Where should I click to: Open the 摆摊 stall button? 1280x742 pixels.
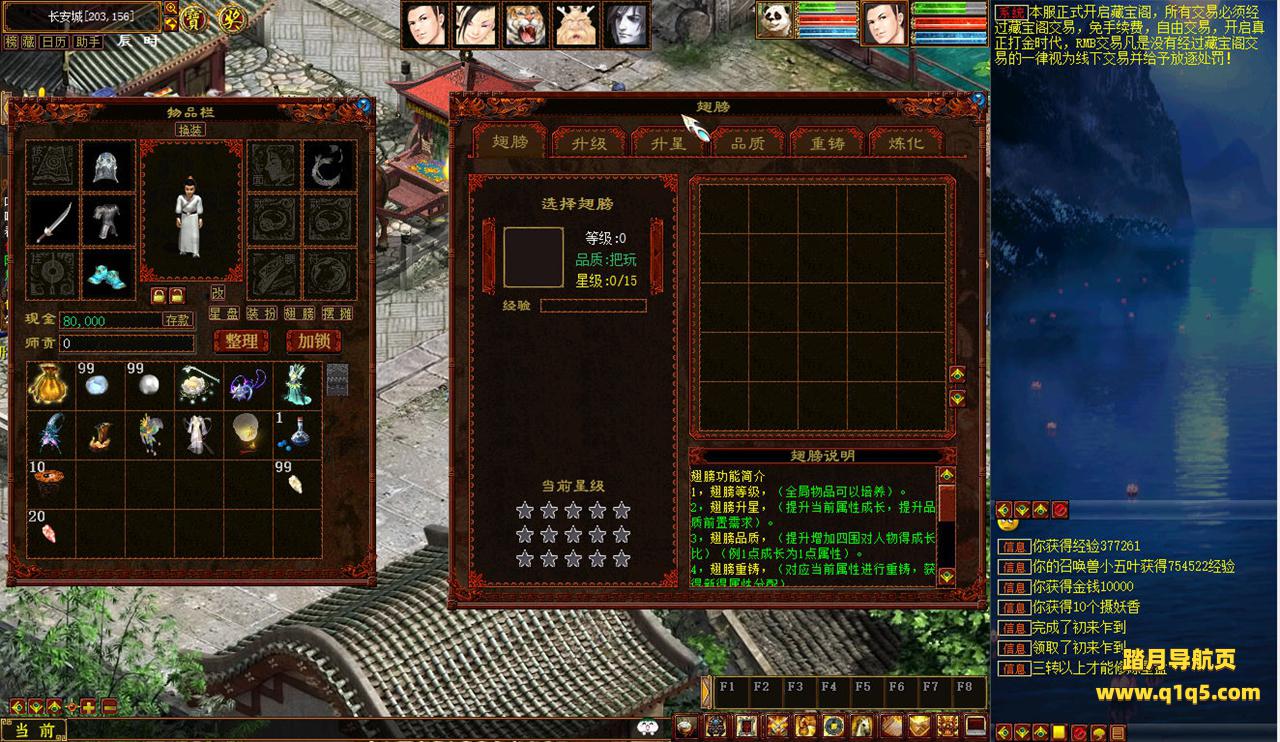[x=339, y=313]
